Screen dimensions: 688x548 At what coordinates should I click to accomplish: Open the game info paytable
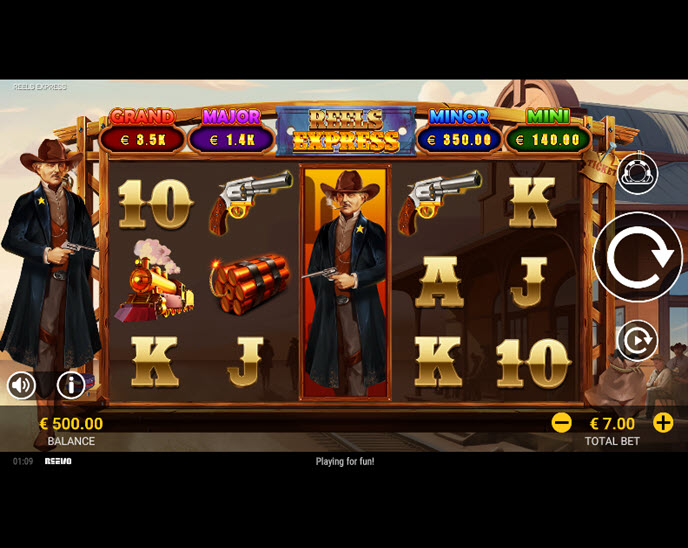point(71,384)
